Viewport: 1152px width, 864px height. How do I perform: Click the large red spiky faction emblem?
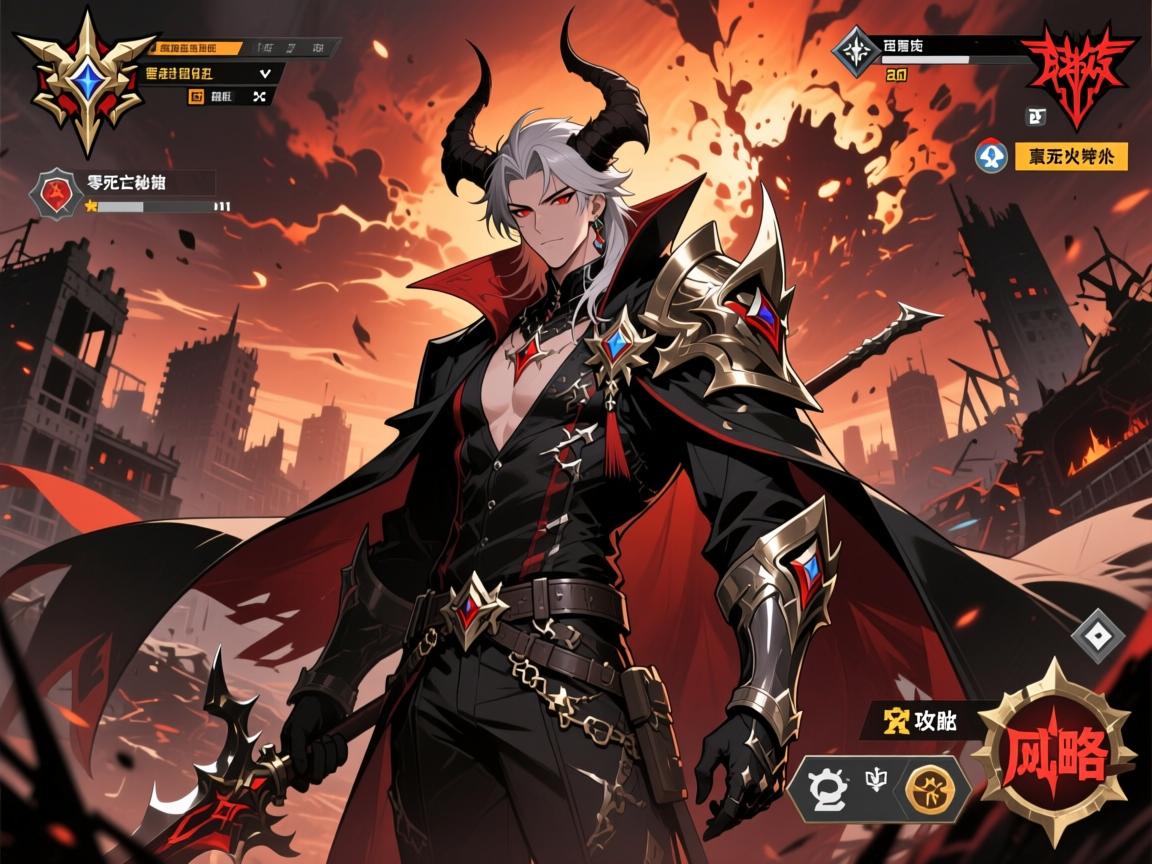1078,72
